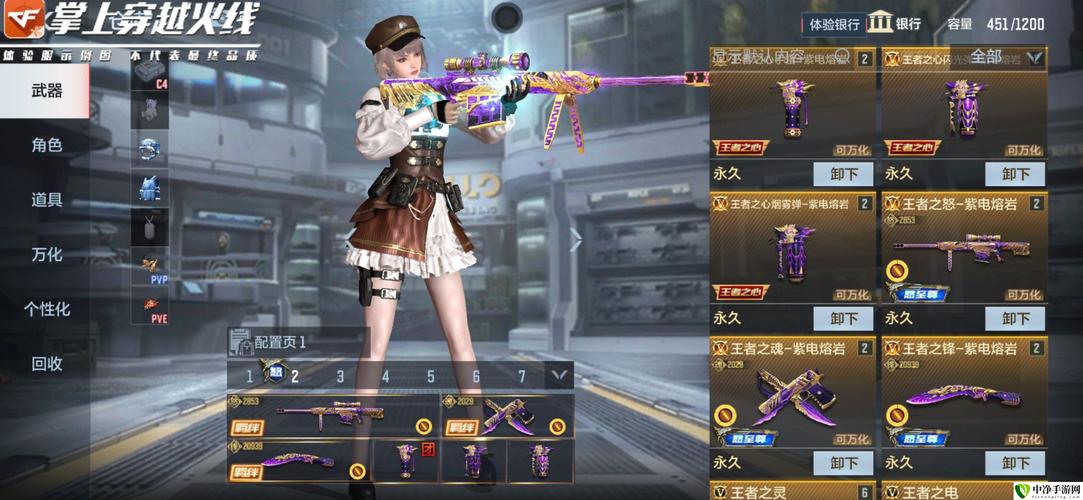1083x500 pixels.
Task: Select the 武器 tab
Action: [x=46, y=90]
